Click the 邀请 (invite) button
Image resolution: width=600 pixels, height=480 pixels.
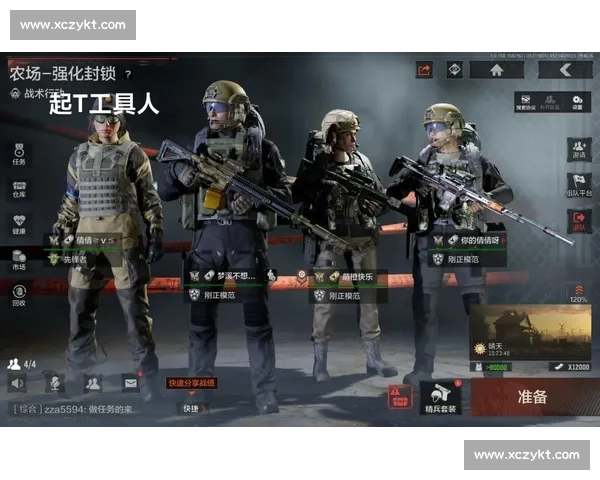pyautogui.click(x=579, y=149)
